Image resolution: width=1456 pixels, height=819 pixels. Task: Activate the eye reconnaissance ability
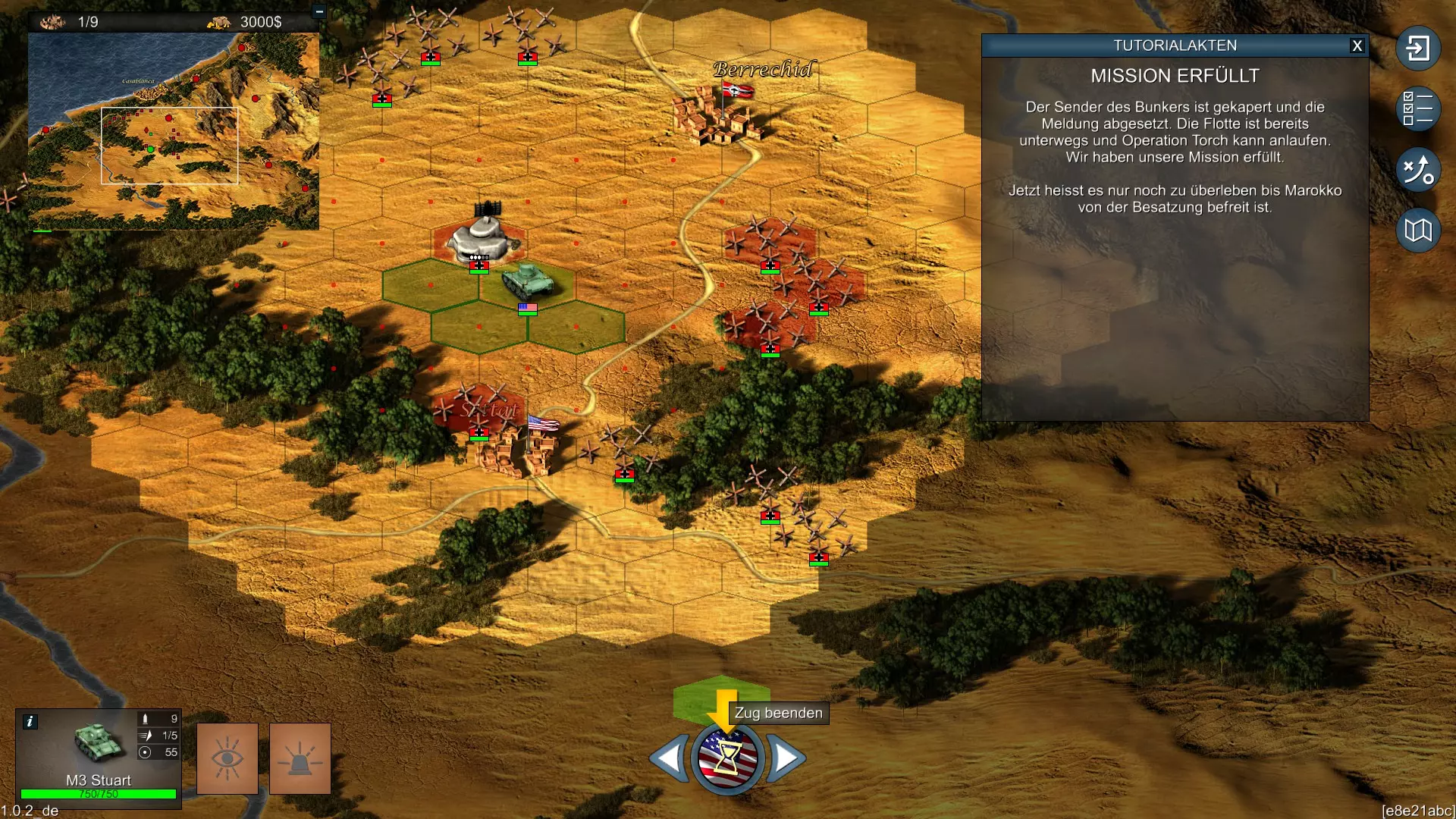point(227,758)
